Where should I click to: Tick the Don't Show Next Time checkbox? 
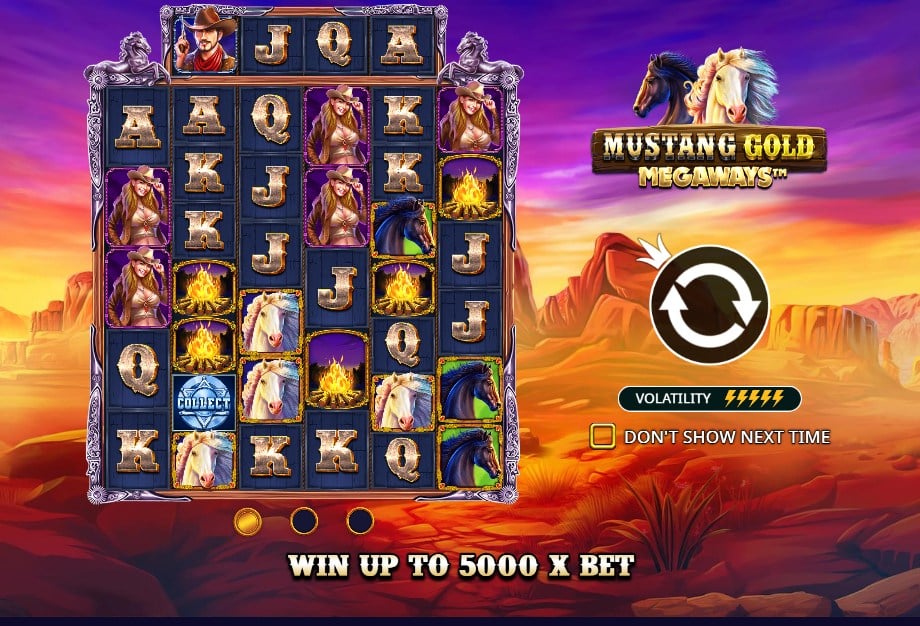tap(602, 436)
